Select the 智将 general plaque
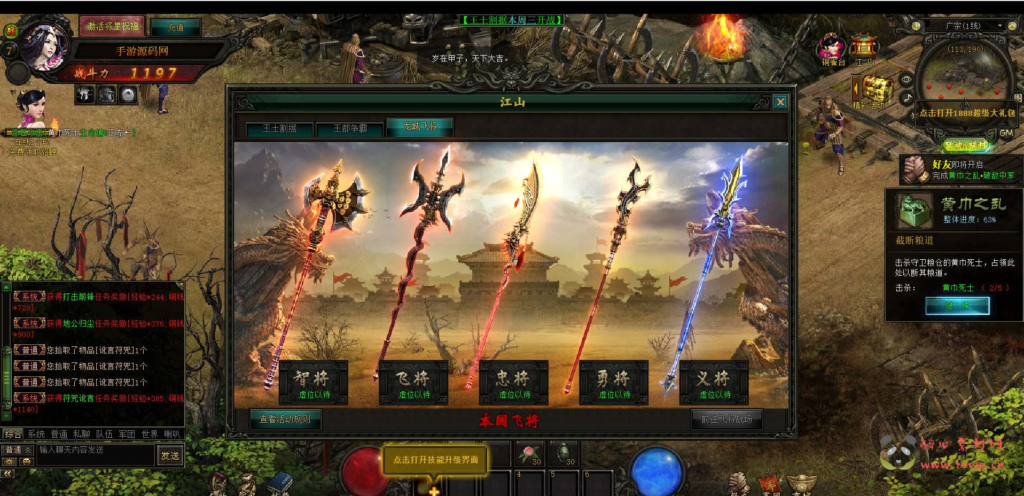Viewport: 1024px width, 496px height. (x=313, y=382)
